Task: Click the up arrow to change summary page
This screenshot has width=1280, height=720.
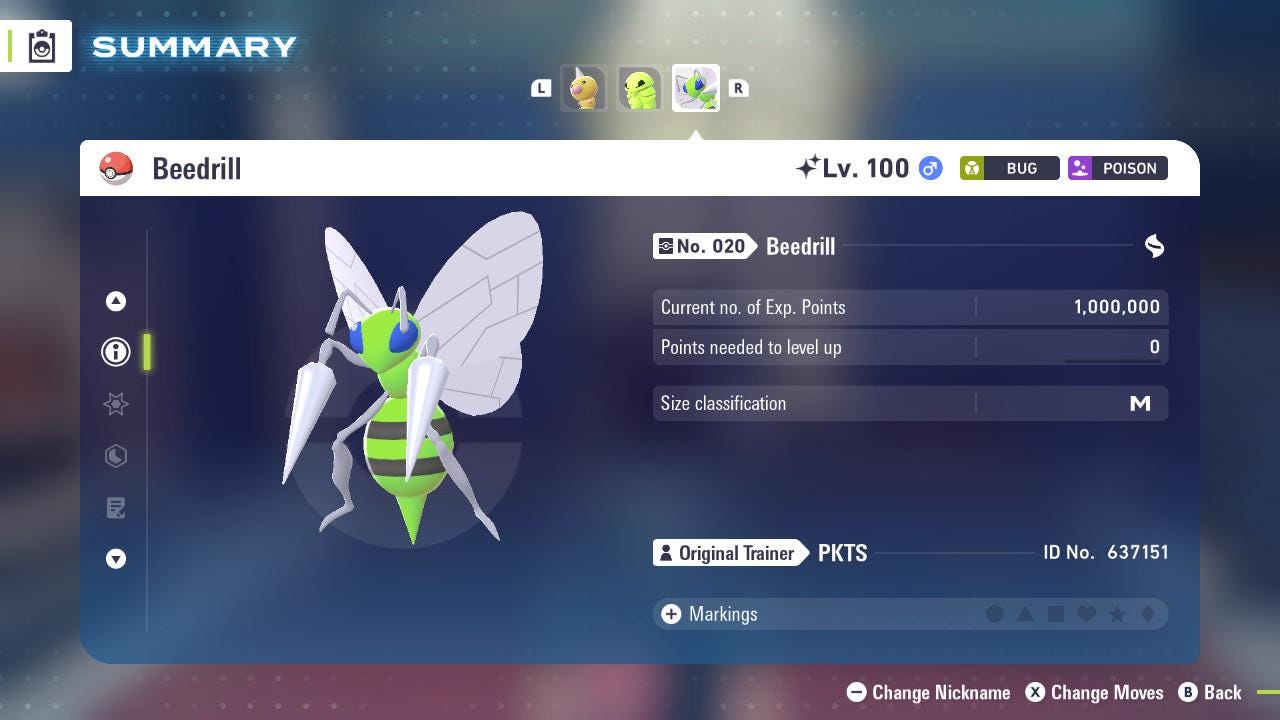Action: pos(115,301)
